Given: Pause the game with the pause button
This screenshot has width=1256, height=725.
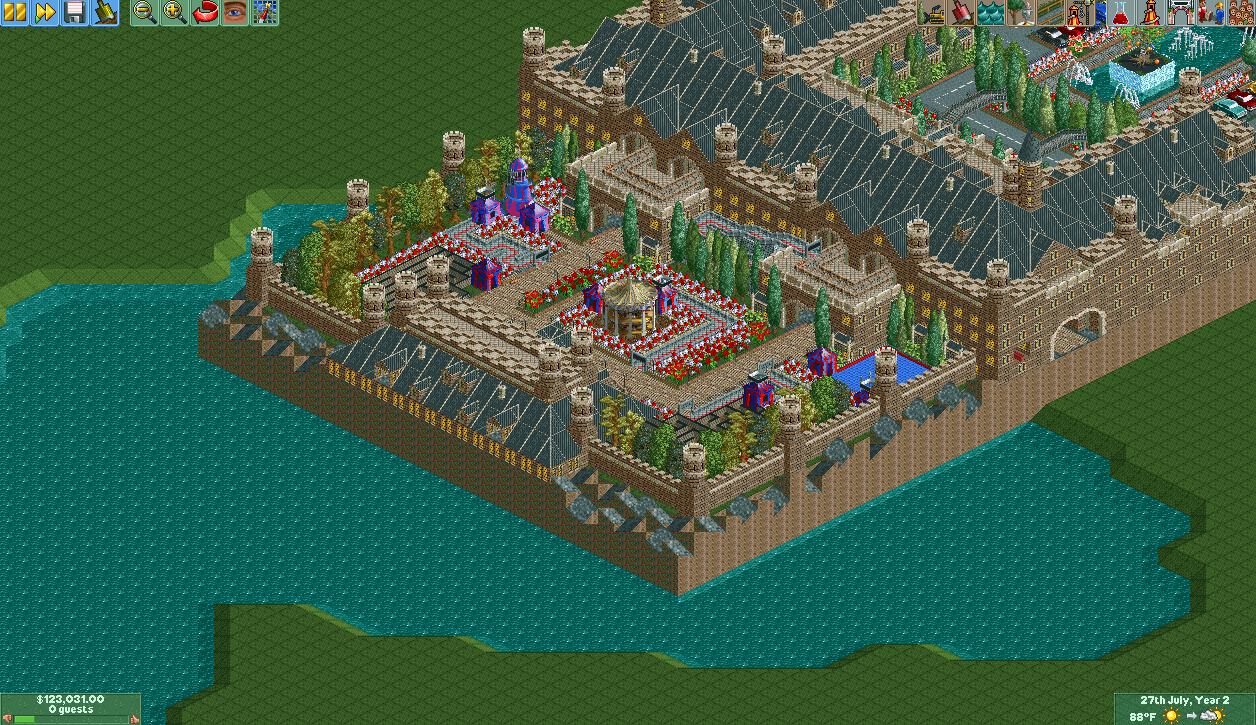Looking at the screenshot, I should [15, 13].
